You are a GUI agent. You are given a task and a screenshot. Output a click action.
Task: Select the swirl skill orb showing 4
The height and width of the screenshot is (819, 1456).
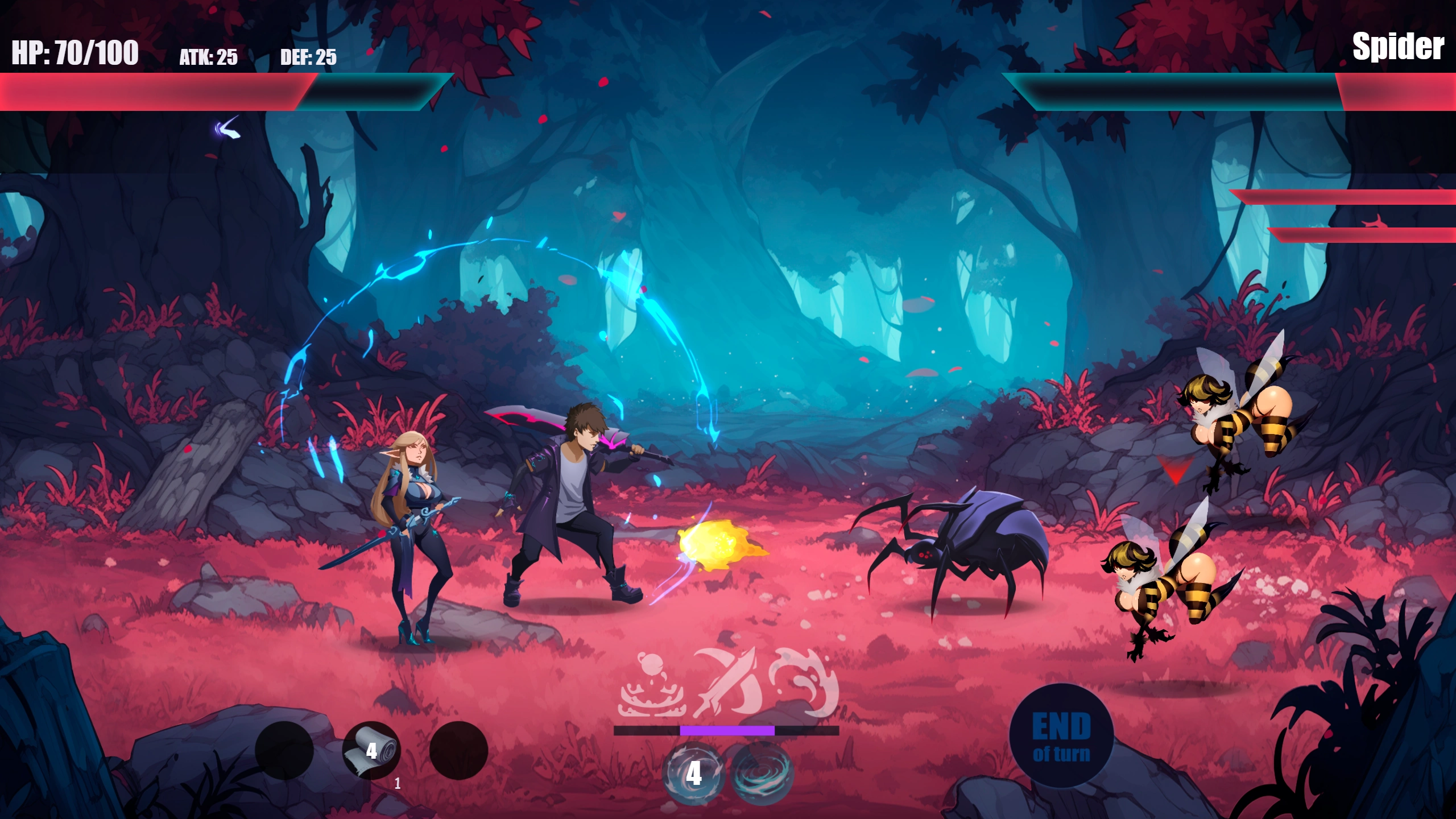pyautogui.click(x=693, y=773)
